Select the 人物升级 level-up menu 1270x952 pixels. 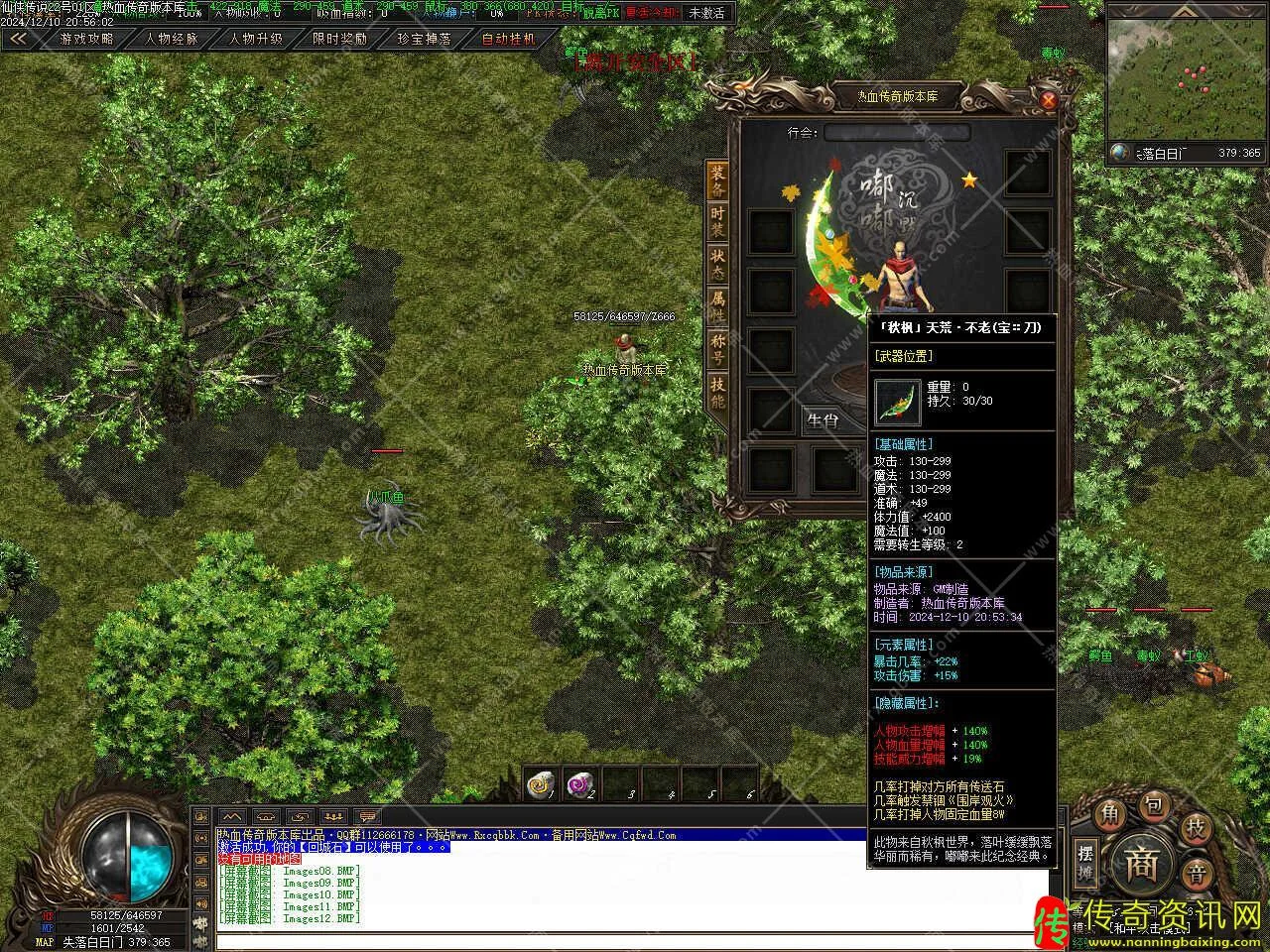click(256, 40)
